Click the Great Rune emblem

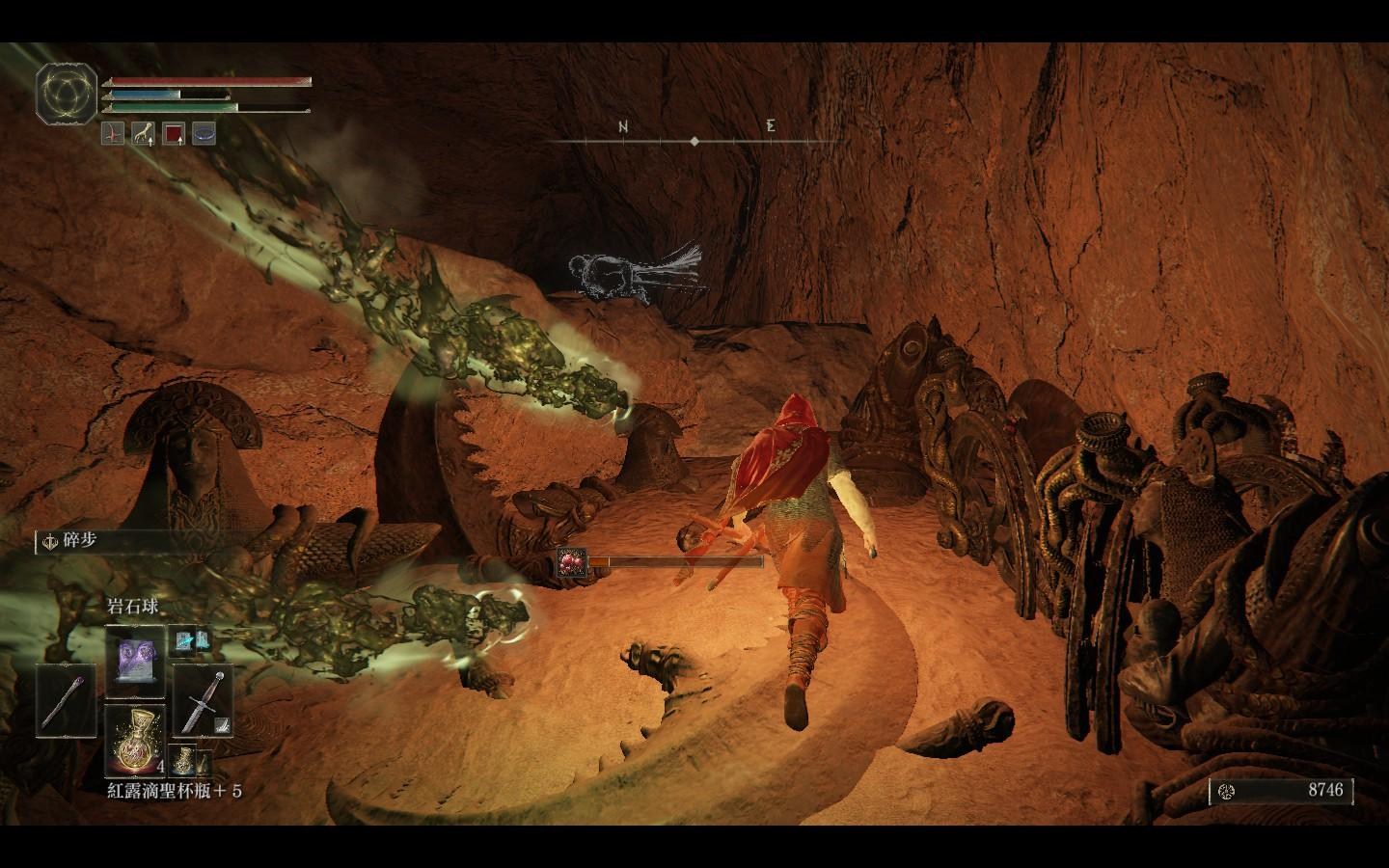click(x=68, y=94)
